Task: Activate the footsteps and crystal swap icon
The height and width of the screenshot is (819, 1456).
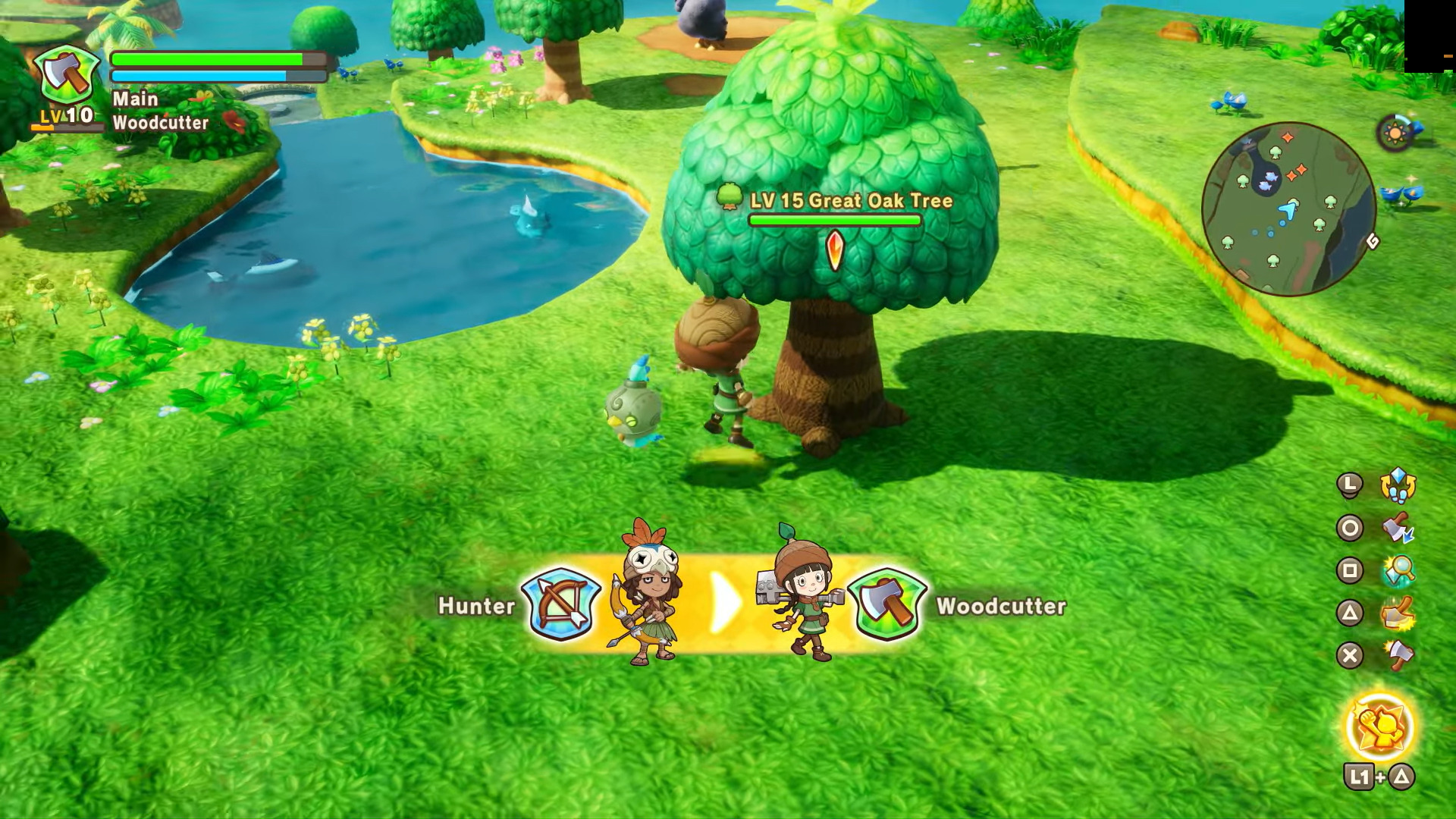Action: pyautogui.click(x=1398, y=485)
